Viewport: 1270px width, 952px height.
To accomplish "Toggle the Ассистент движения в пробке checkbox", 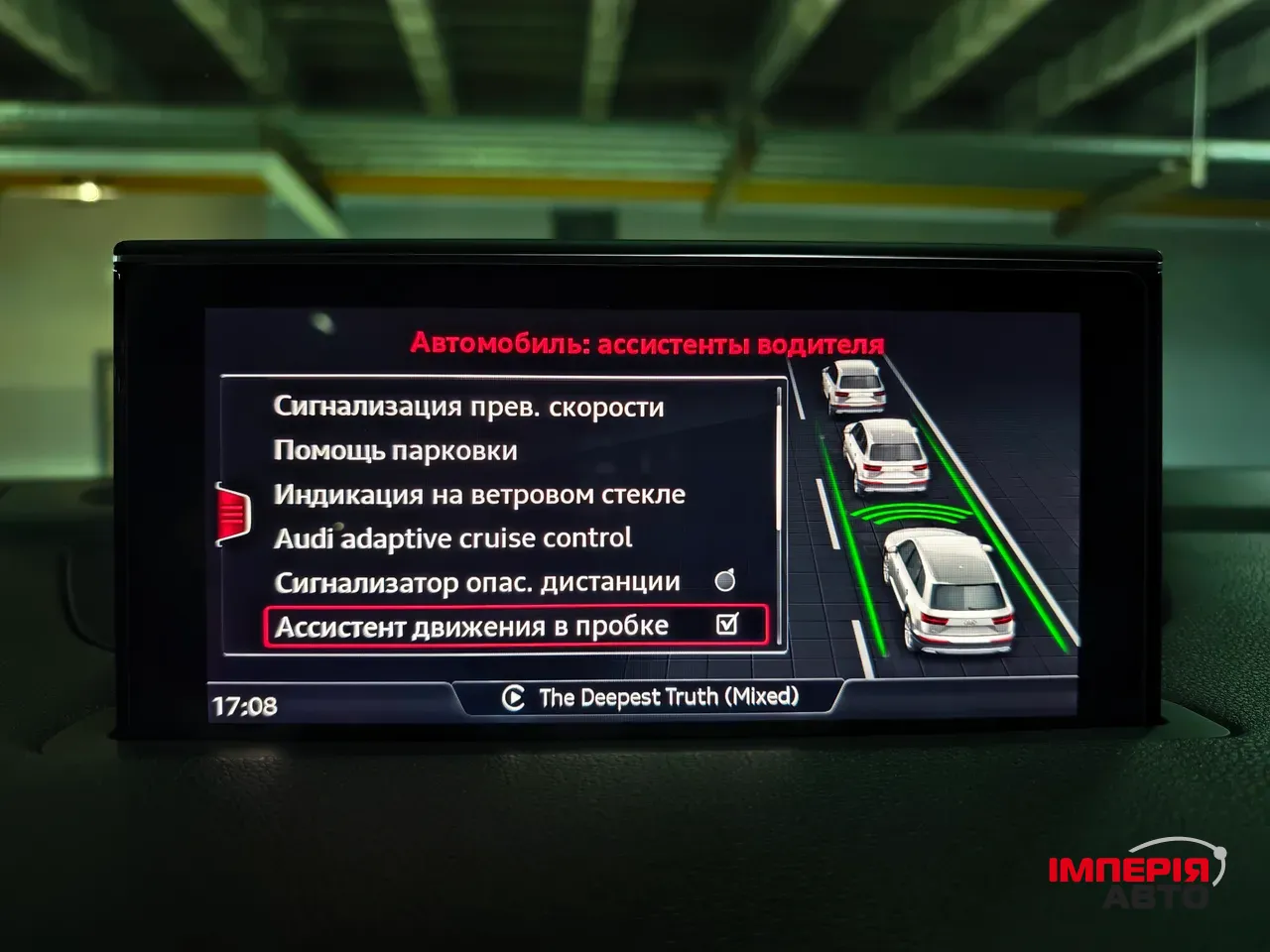I will [727, 625].
